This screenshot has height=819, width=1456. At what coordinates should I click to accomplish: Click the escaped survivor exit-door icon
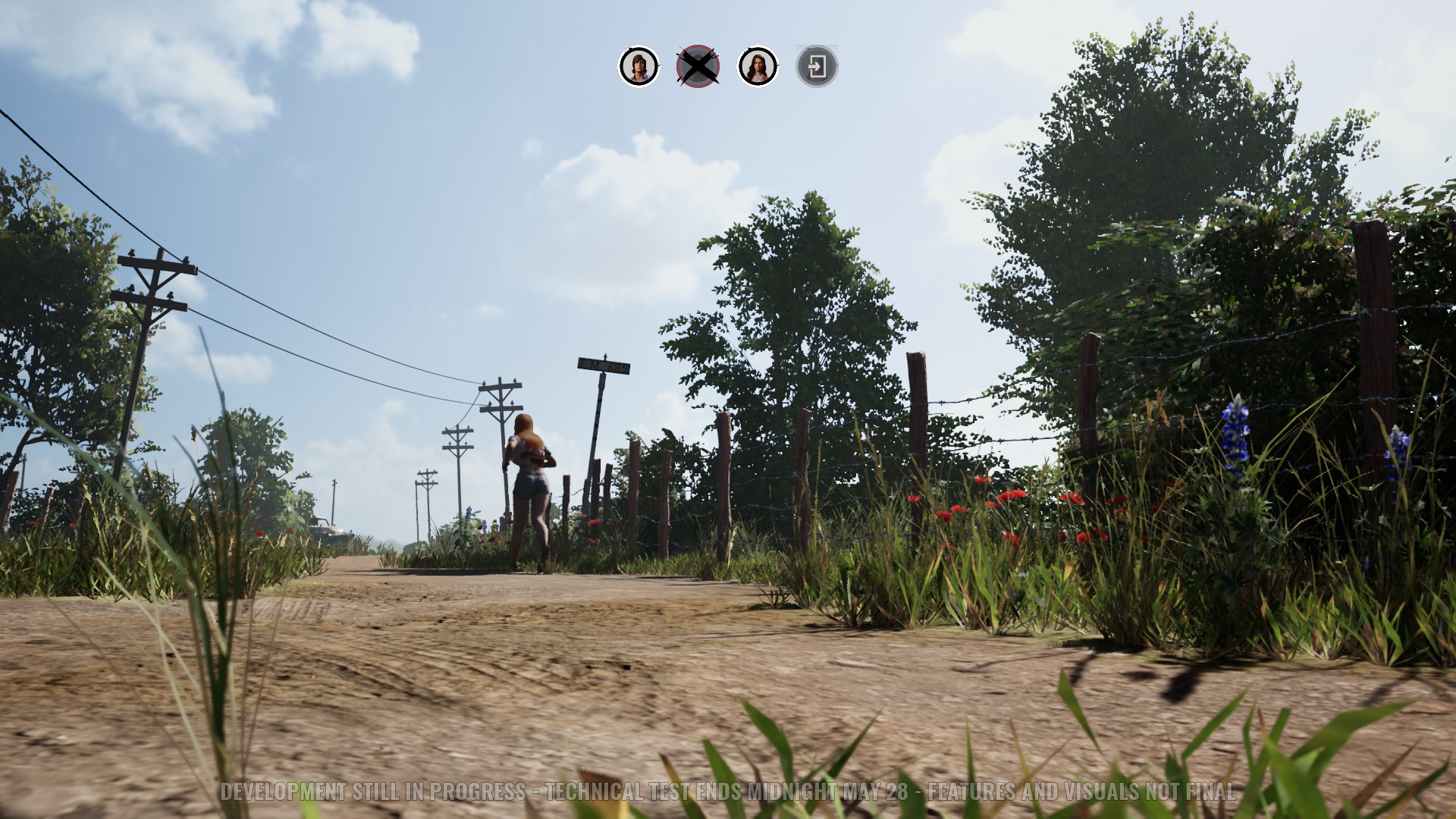pos(817,67)
